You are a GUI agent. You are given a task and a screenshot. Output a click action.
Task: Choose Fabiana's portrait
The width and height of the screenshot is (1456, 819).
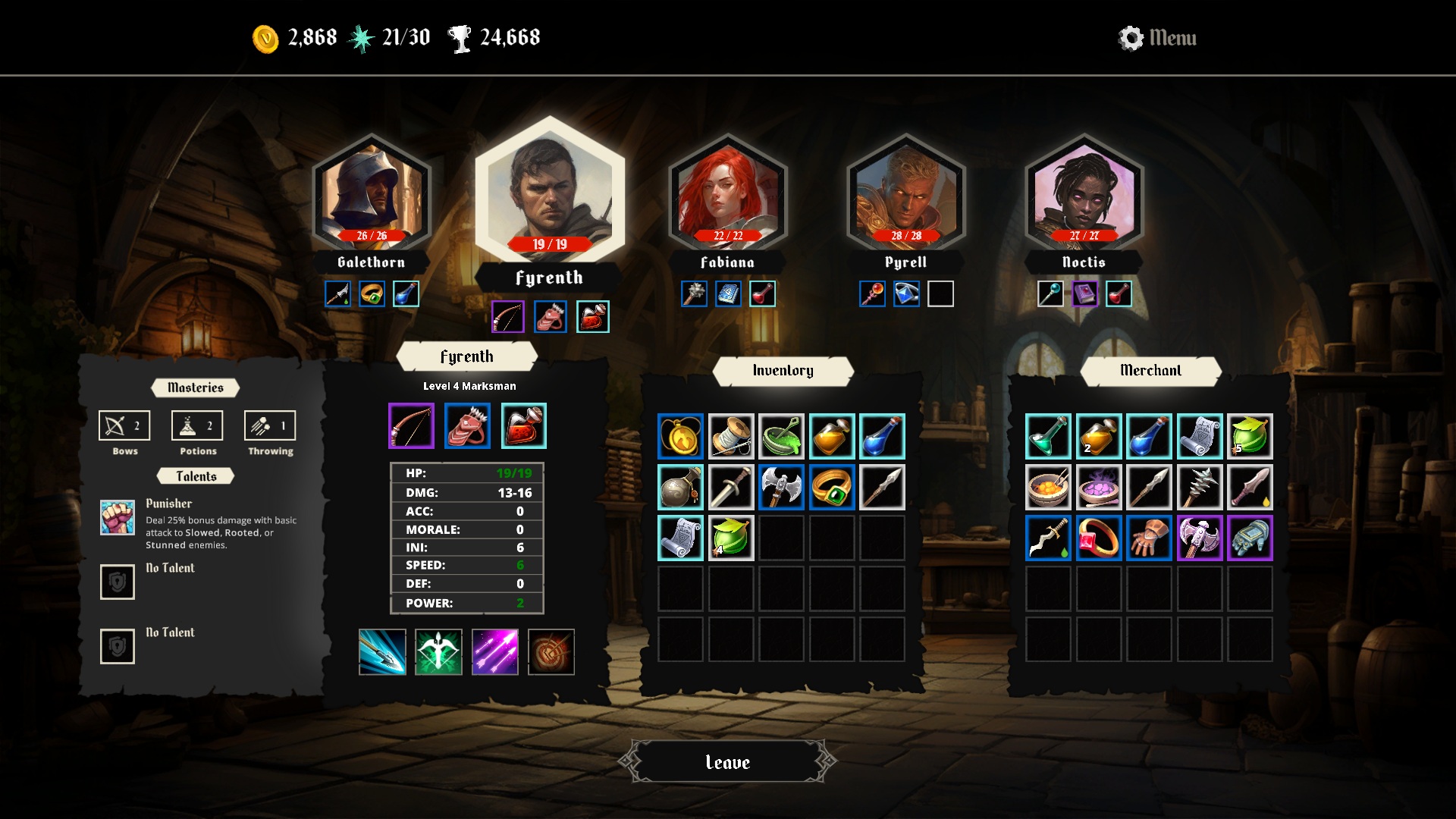tap(727, 195)
